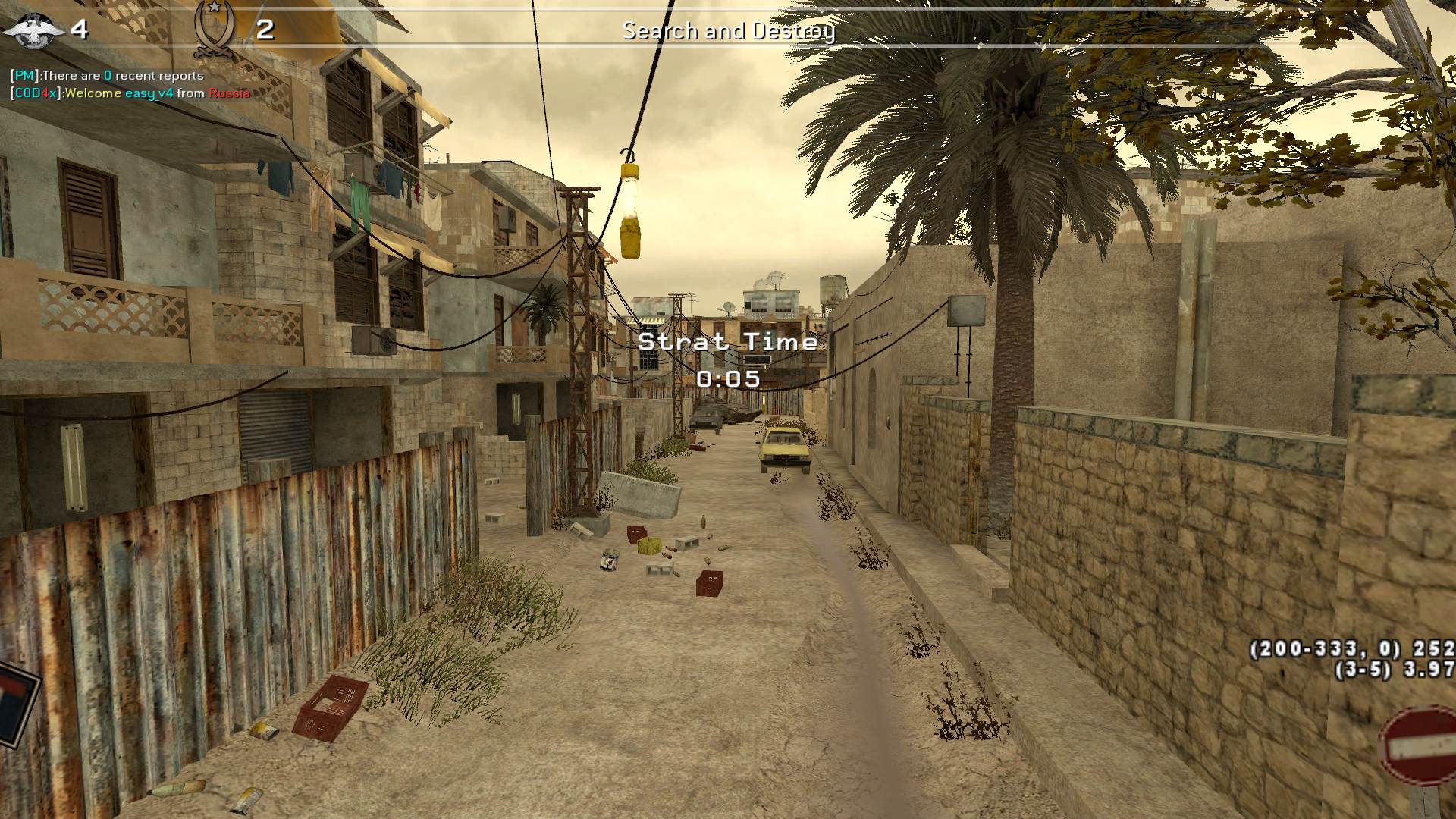Select the COD4x welcome chat message
The image size is (1456, 819).
tap(130, 93)
